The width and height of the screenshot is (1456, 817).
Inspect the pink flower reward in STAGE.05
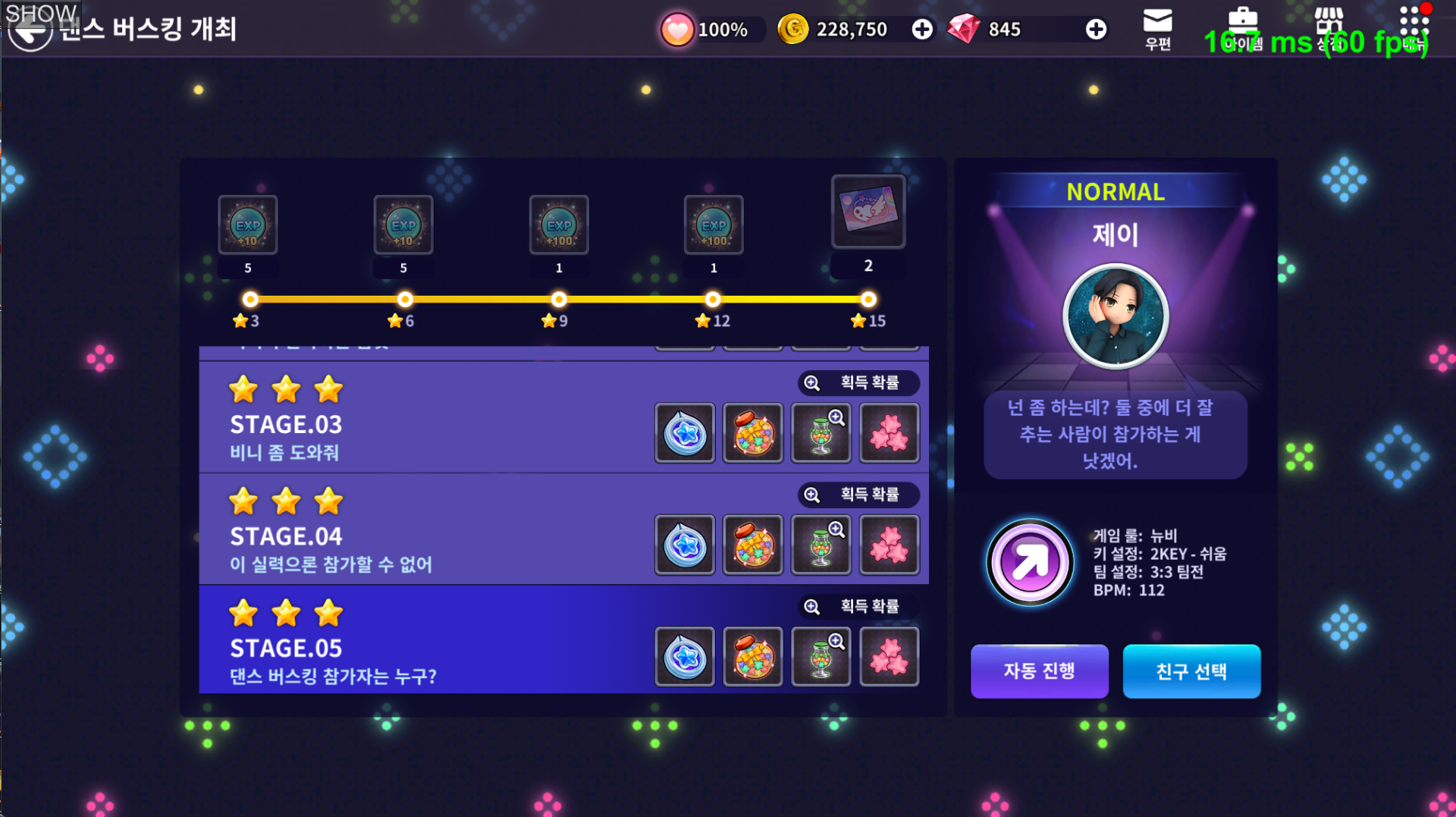(x=890, y=657)
